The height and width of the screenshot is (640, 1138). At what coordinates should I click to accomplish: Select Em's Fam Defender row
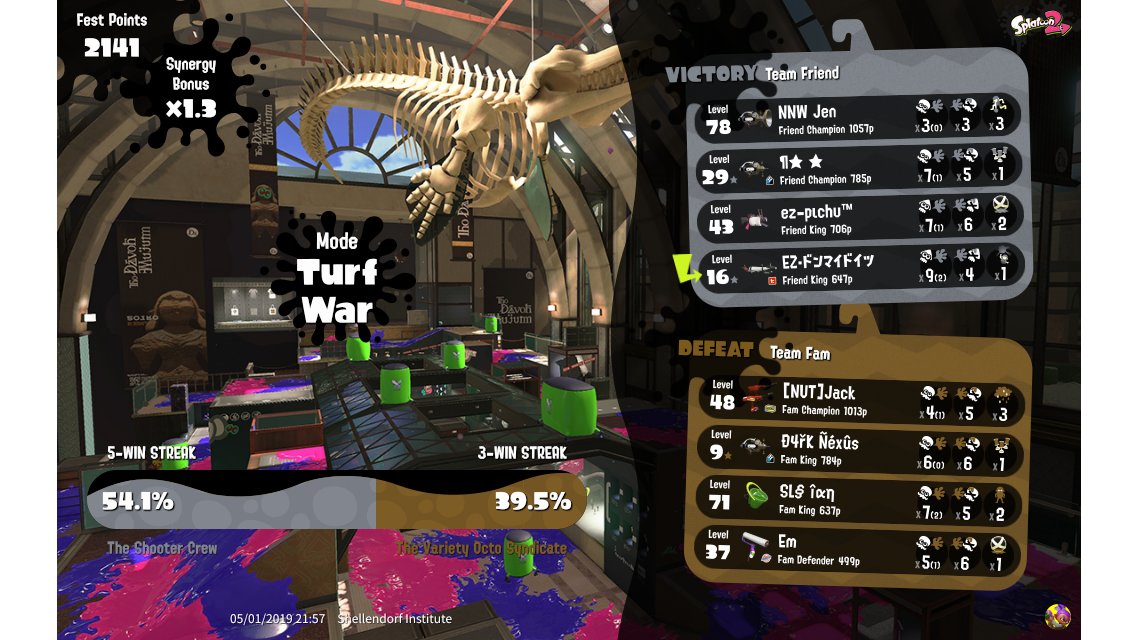point(860,549)
